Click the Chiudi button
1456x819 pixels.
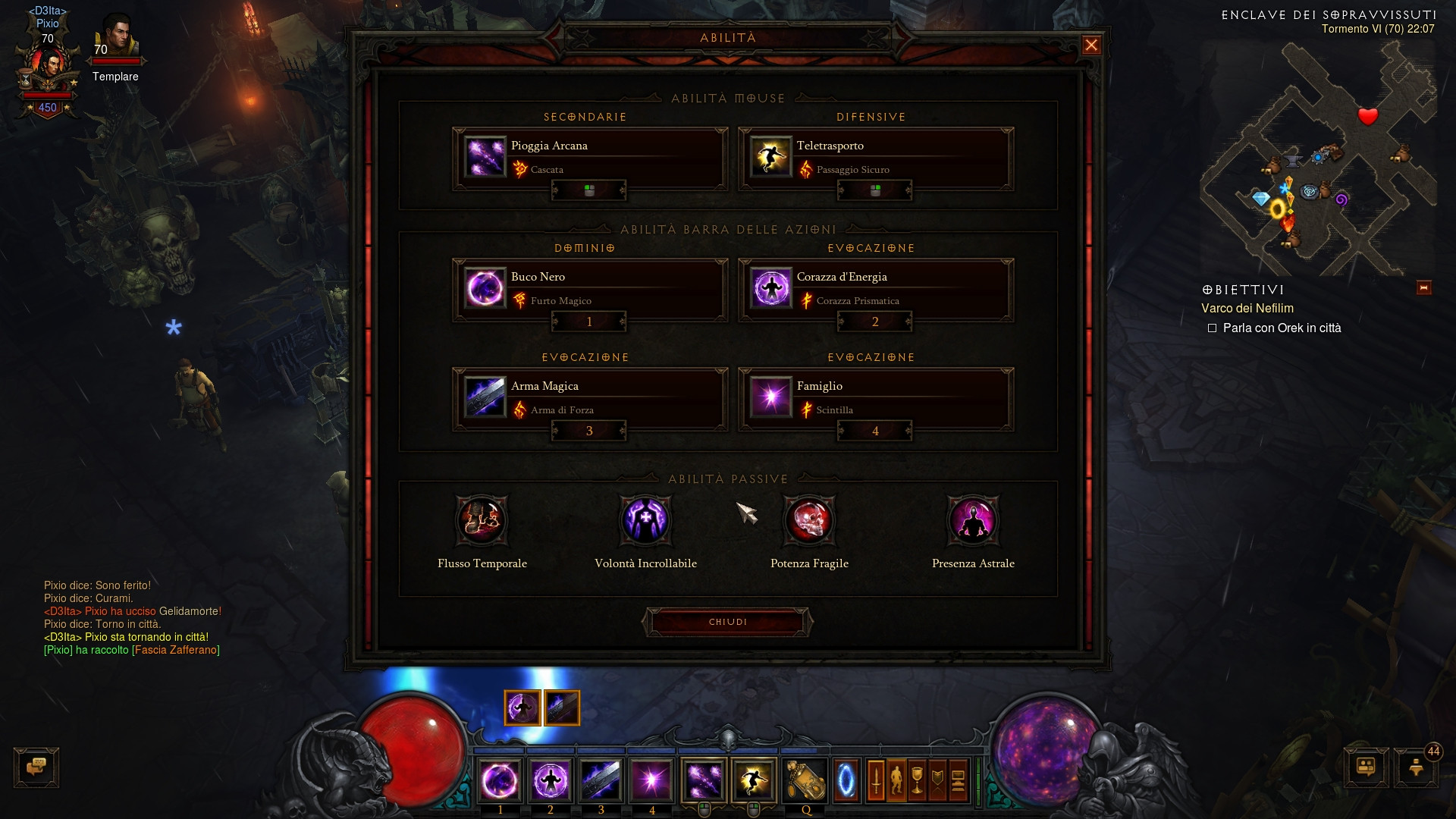coord(728,623)
